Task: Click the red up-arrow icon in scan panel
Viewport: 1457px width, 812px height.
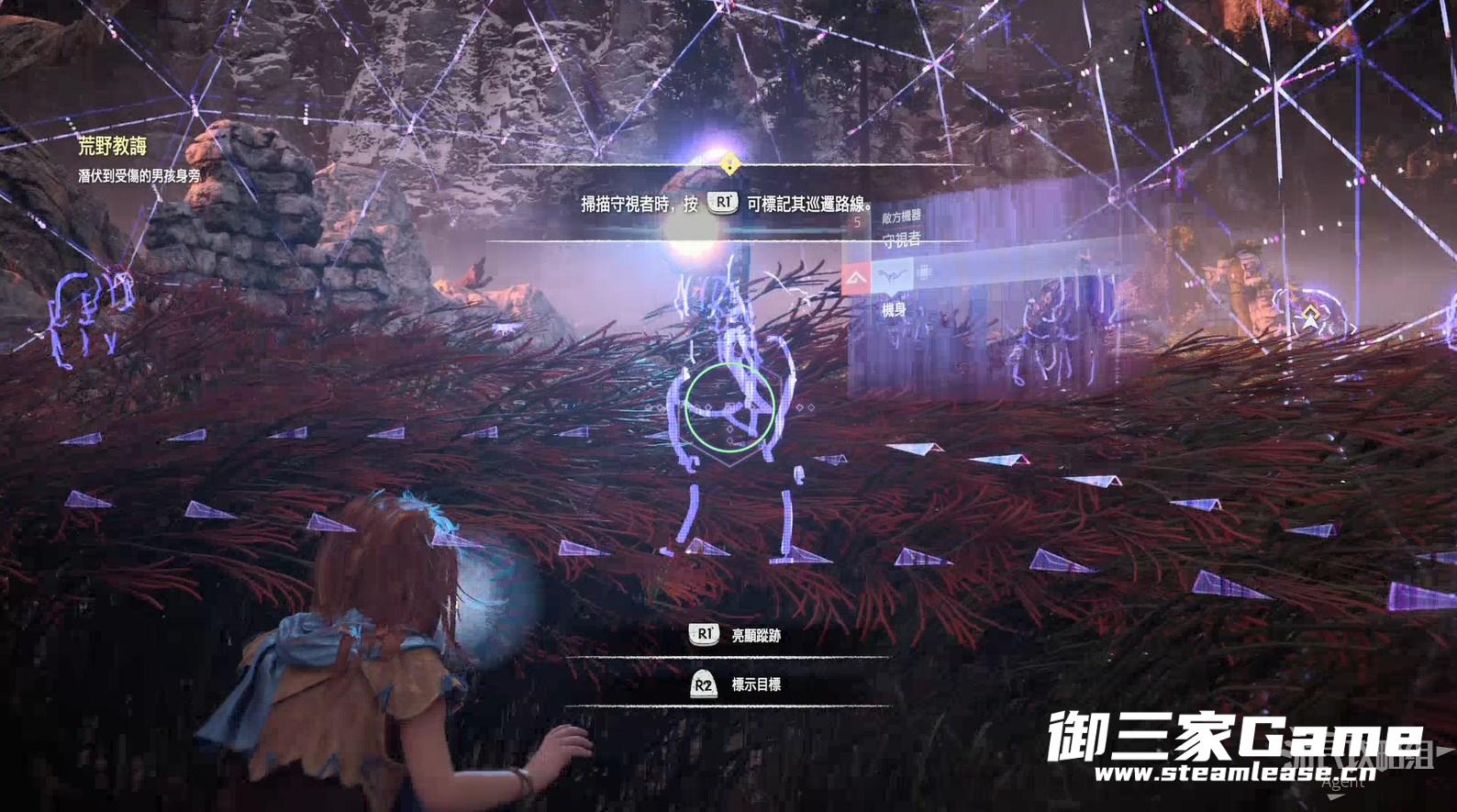Action: pyautogui.click(x=856, y=276)
